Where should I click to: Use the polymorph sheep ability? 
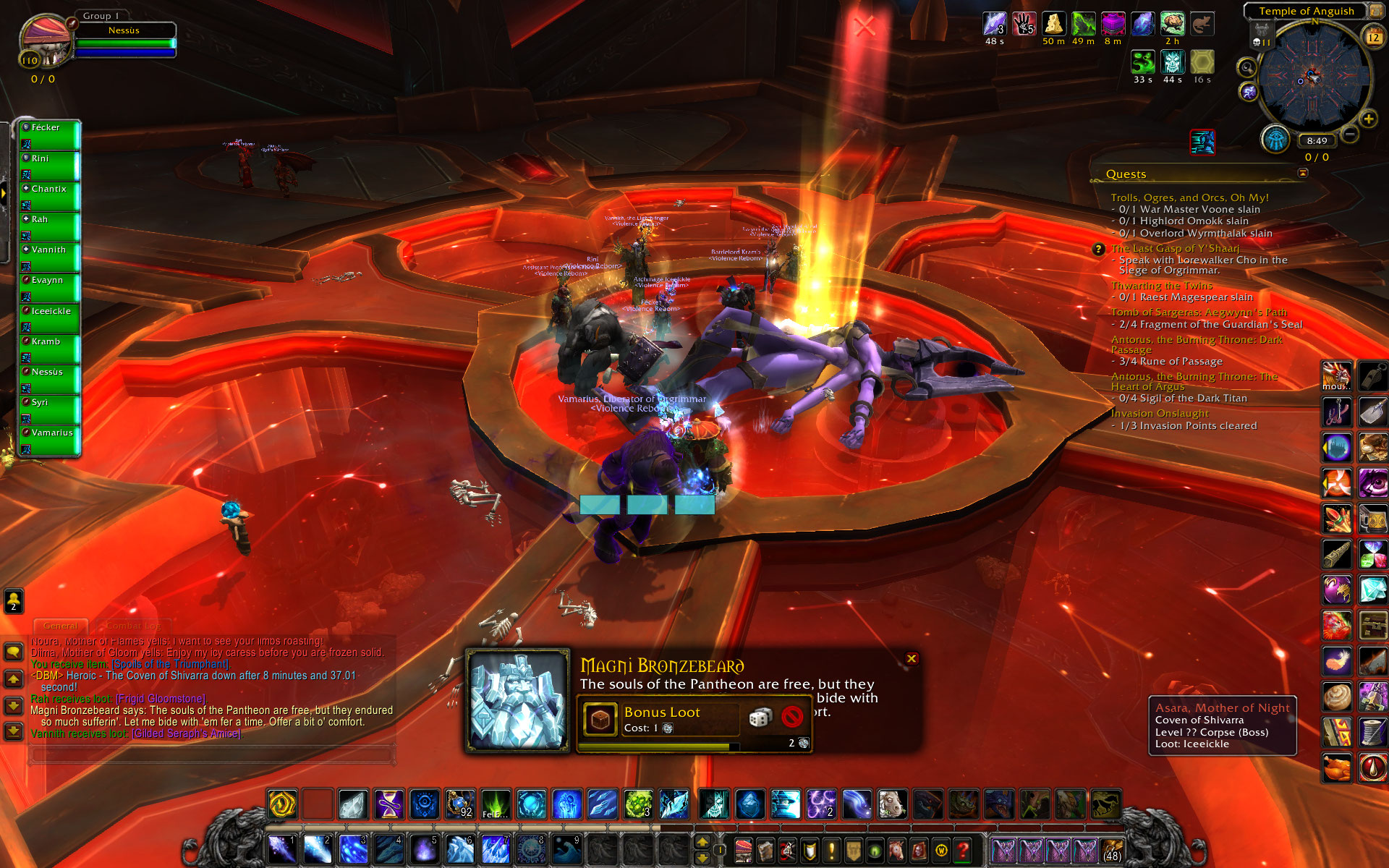click(892, 804)
